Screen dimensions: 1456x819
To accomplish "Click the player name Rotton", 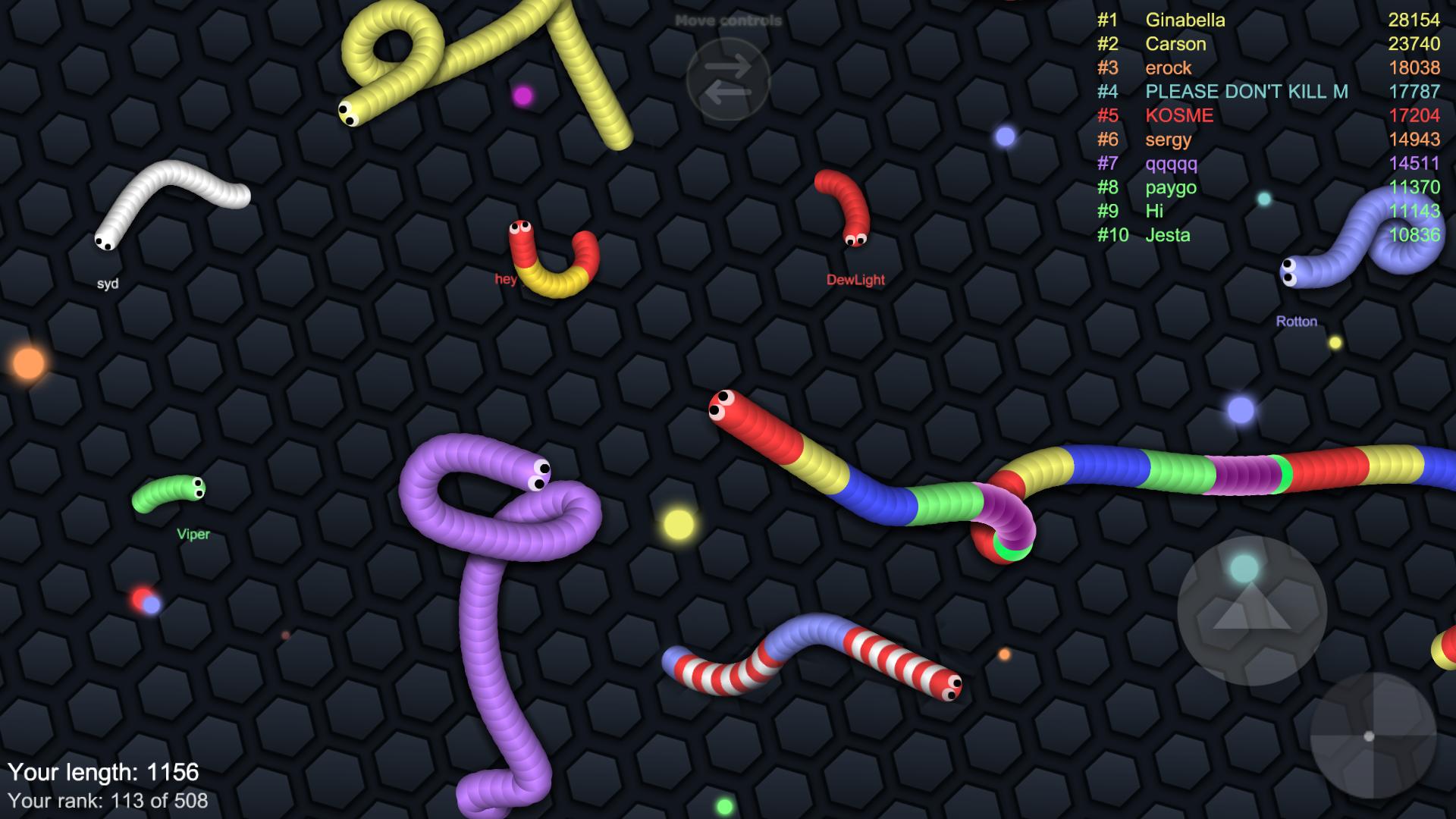I will tap(1298, 321).
